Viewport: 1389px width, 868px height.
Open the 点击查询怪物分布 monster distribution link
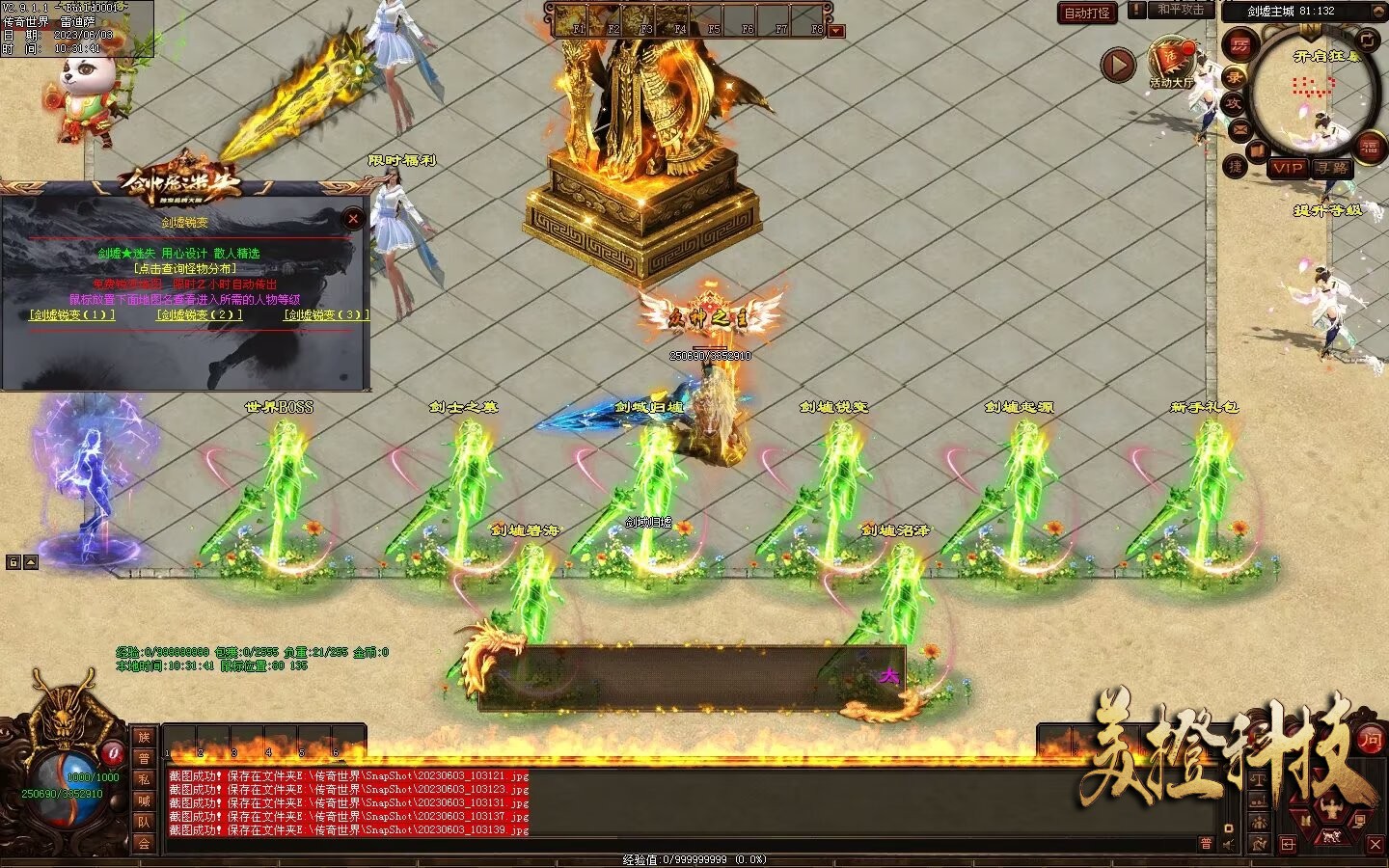tap(184, 268)
